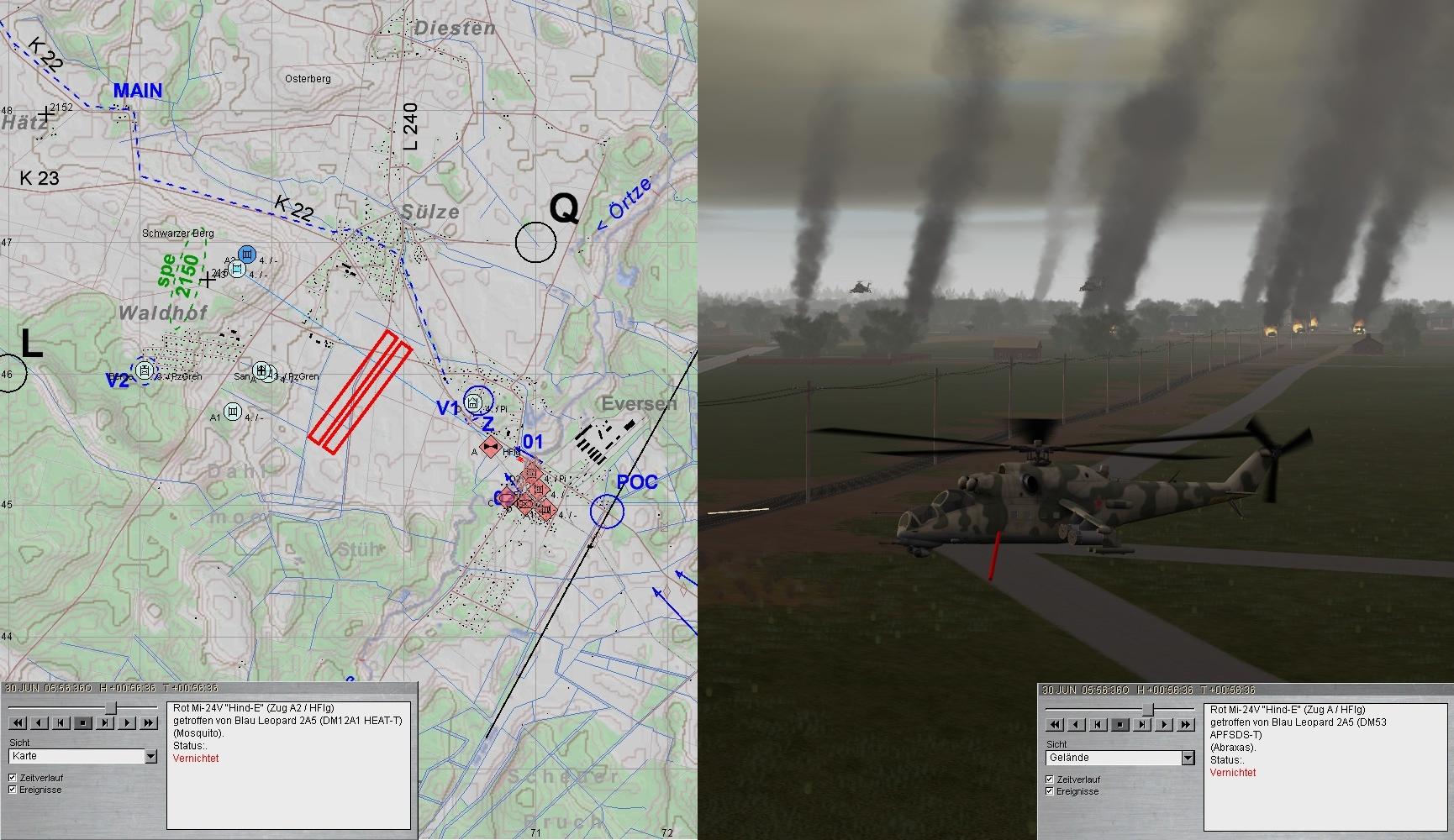
Task: Stop playback in the Karte replay panel
Action: 82,722
